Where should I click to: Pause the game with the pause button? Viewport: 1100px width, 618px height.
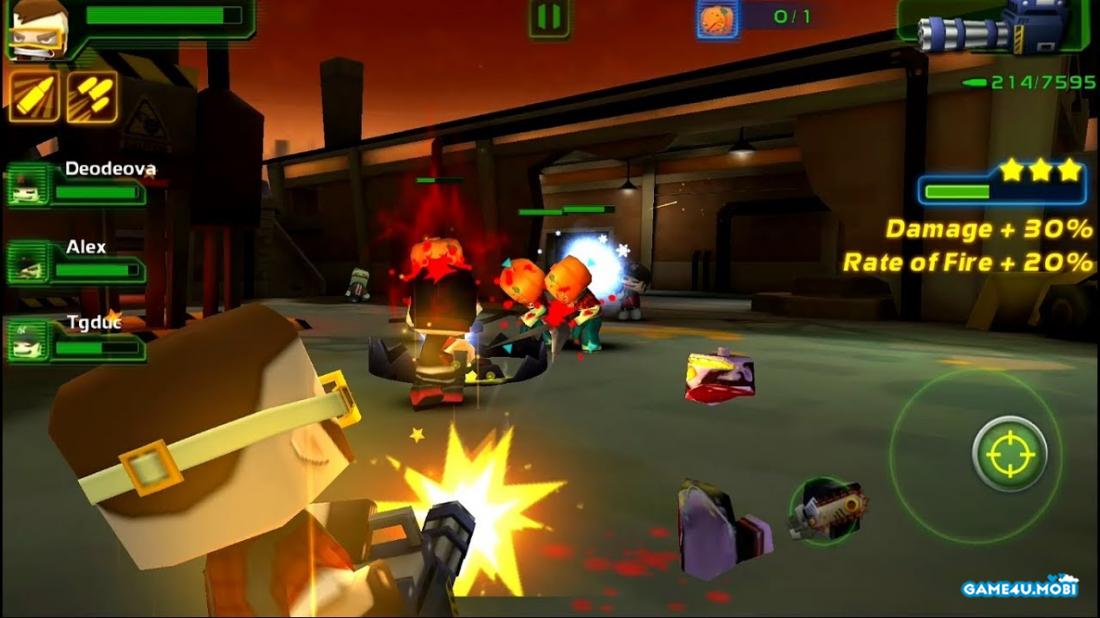tap(549, 18)
